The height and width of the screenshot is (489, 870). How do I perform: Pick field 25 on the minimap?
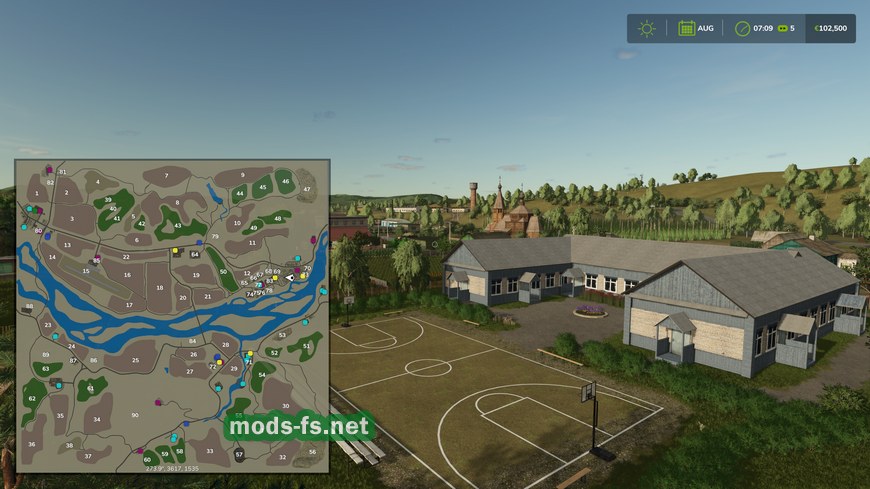pyautogui.click(x=135, y=360)
